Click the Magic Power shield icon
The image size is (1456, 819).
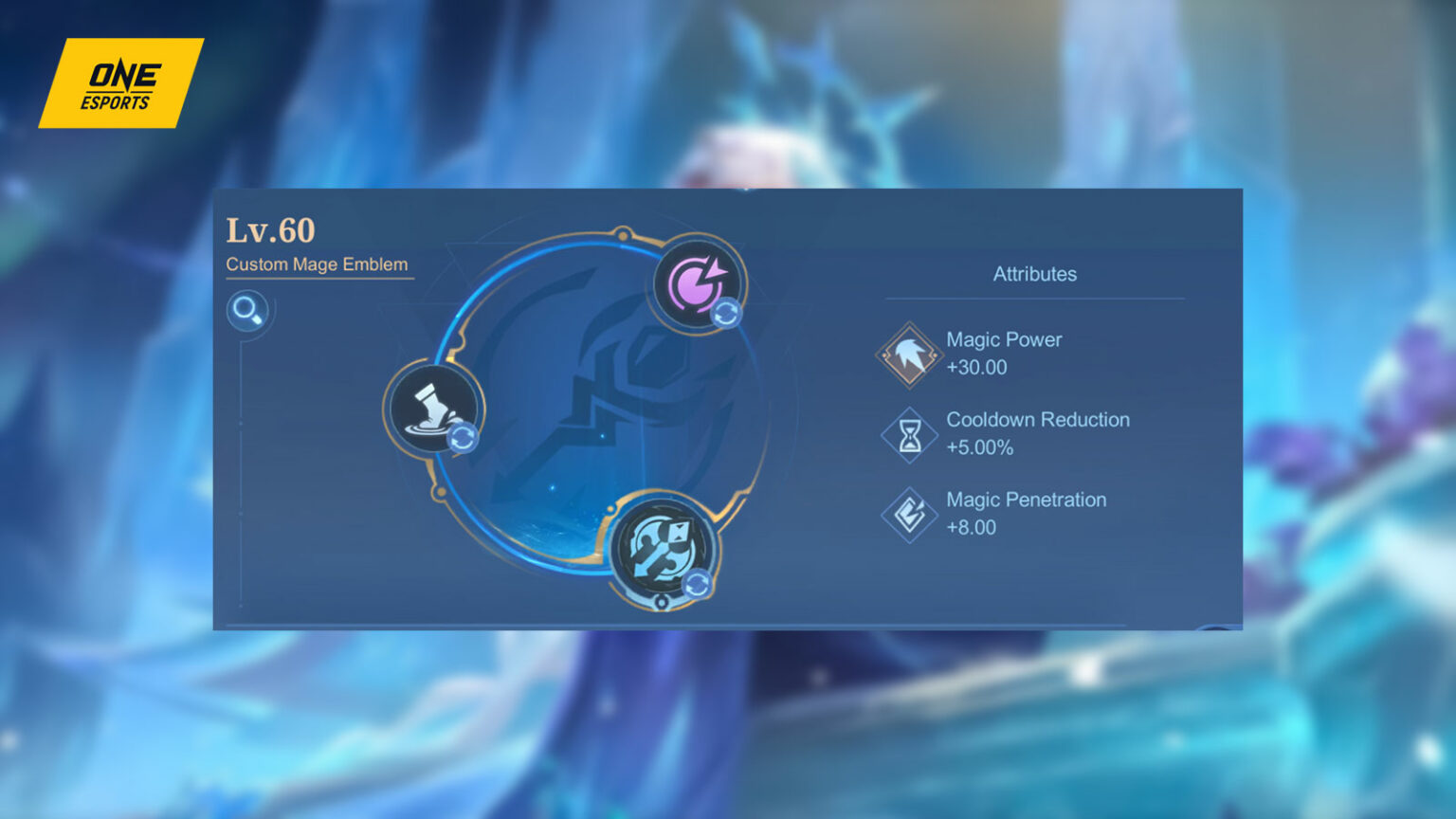pos(908,354)
